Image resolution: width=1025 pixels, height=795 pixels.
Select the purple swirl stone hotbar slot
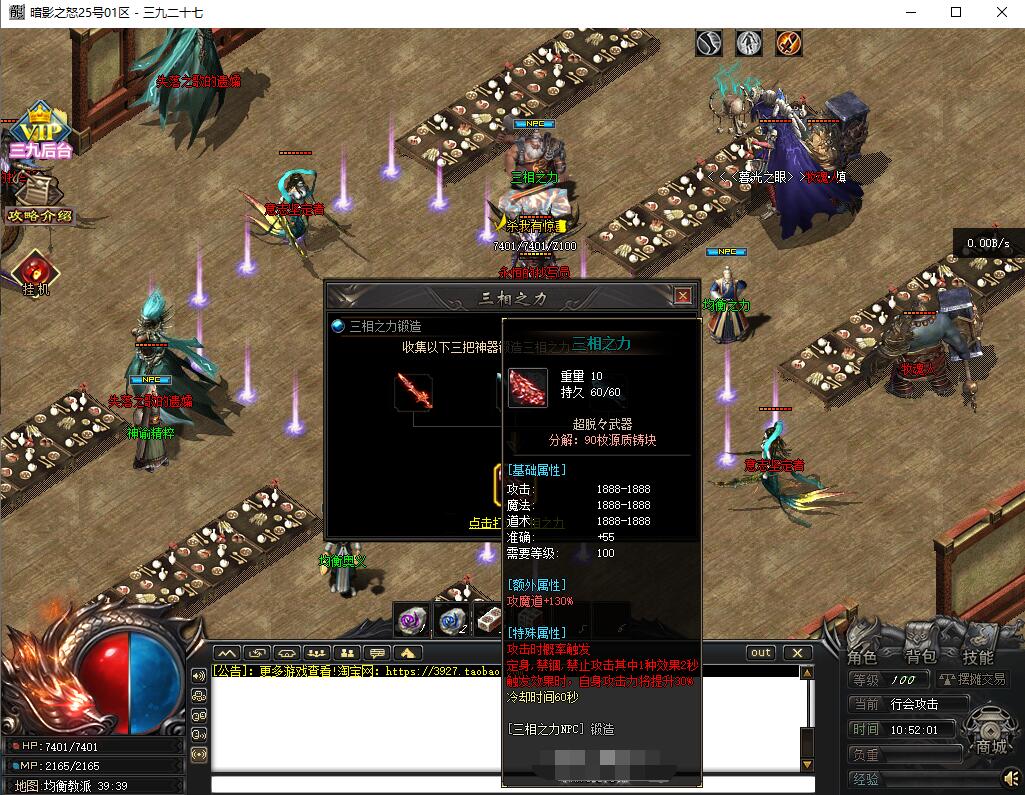[411, 620]
